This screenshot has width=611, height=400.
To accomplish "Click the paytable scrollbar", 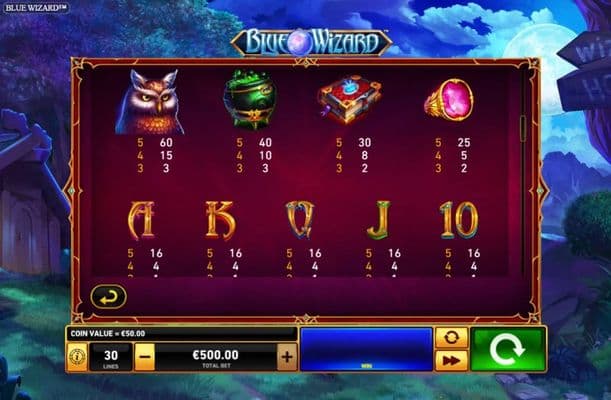I will (521, 128).
